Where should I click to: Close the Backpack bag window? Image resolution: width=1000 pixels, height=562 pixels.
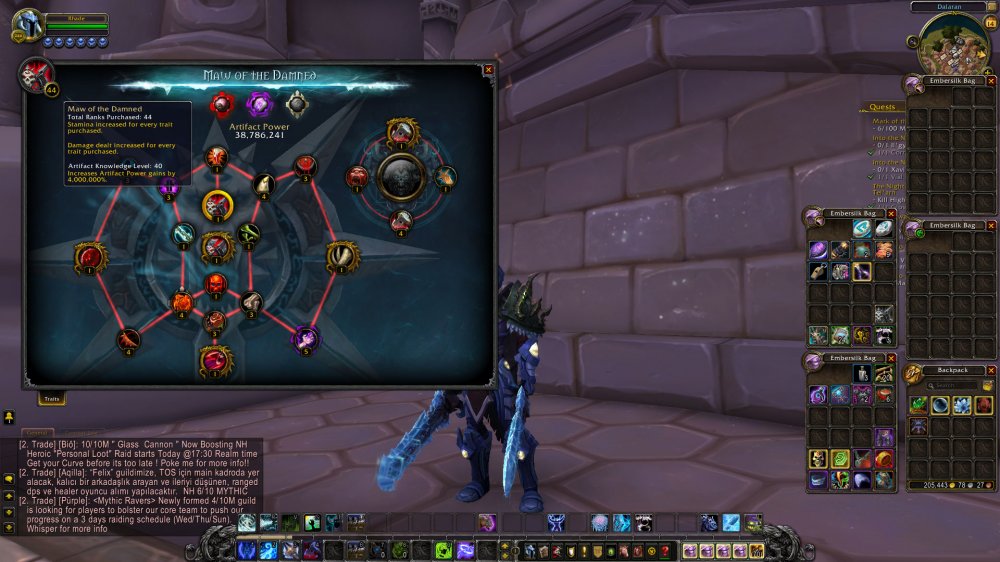(991, 370)
